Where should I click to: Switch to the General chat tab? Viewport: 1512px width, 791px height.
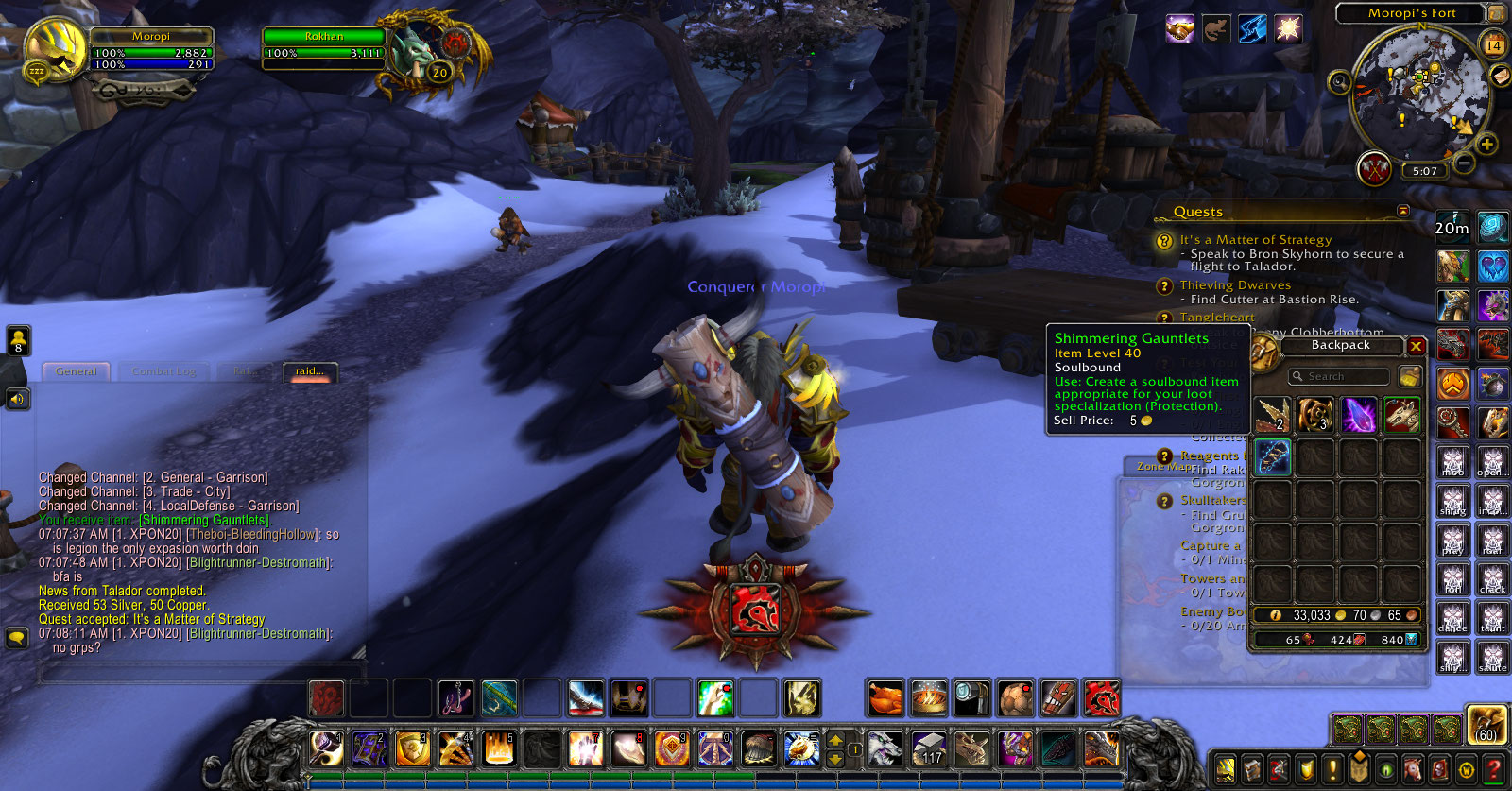(77, 371)
